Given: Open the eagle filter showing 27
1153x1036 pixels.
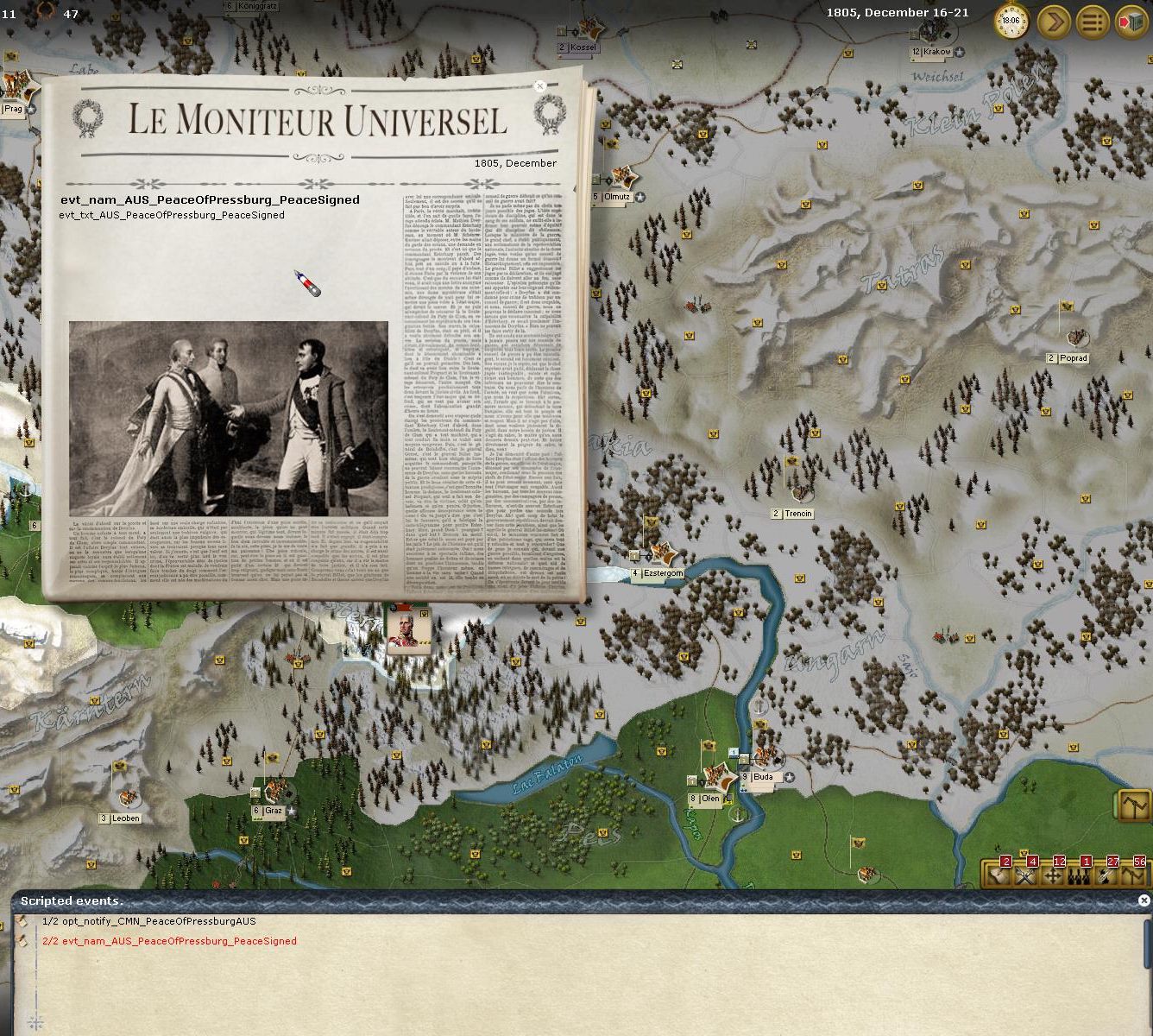Looking at the screenshot, I should (x=1106, y=874).
